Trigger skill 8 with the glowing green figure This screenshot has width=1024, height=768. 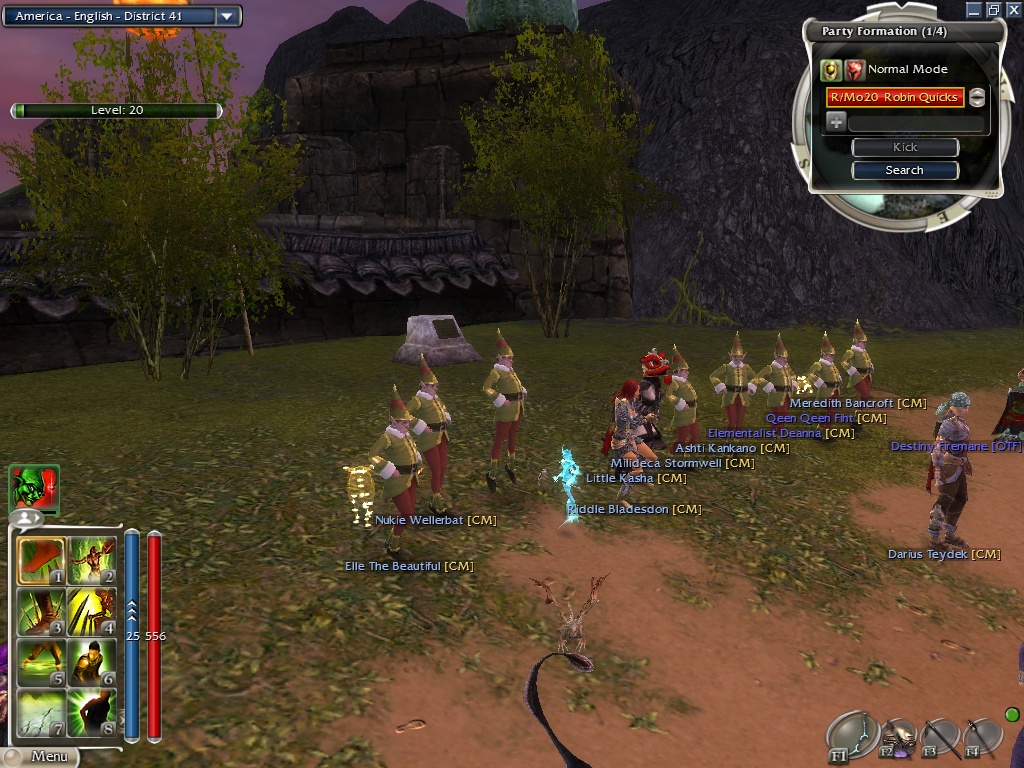91,712
